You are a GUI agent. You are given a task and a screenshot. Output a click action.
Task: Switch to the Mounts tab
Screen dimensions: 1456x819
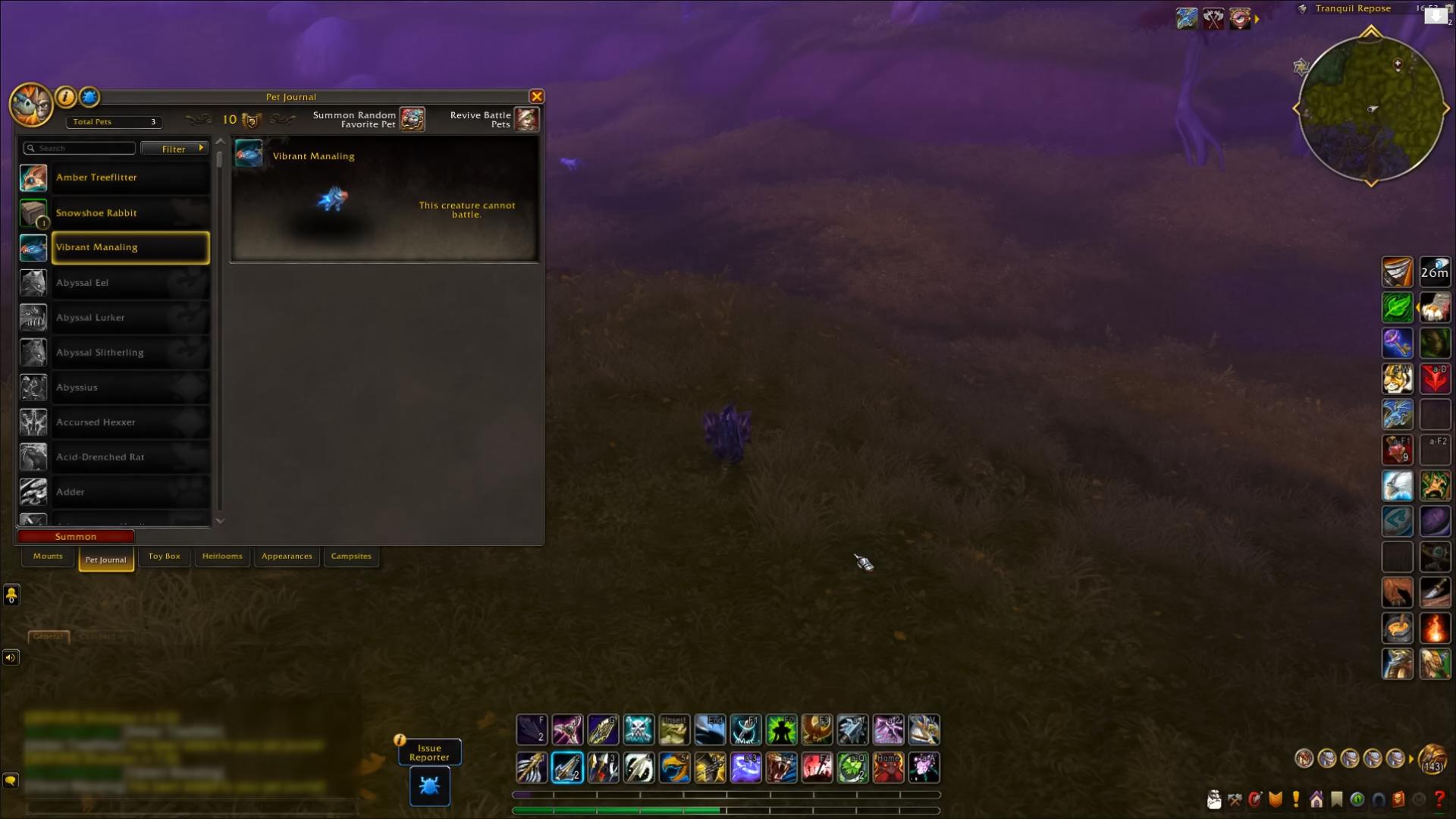(47, 556)
